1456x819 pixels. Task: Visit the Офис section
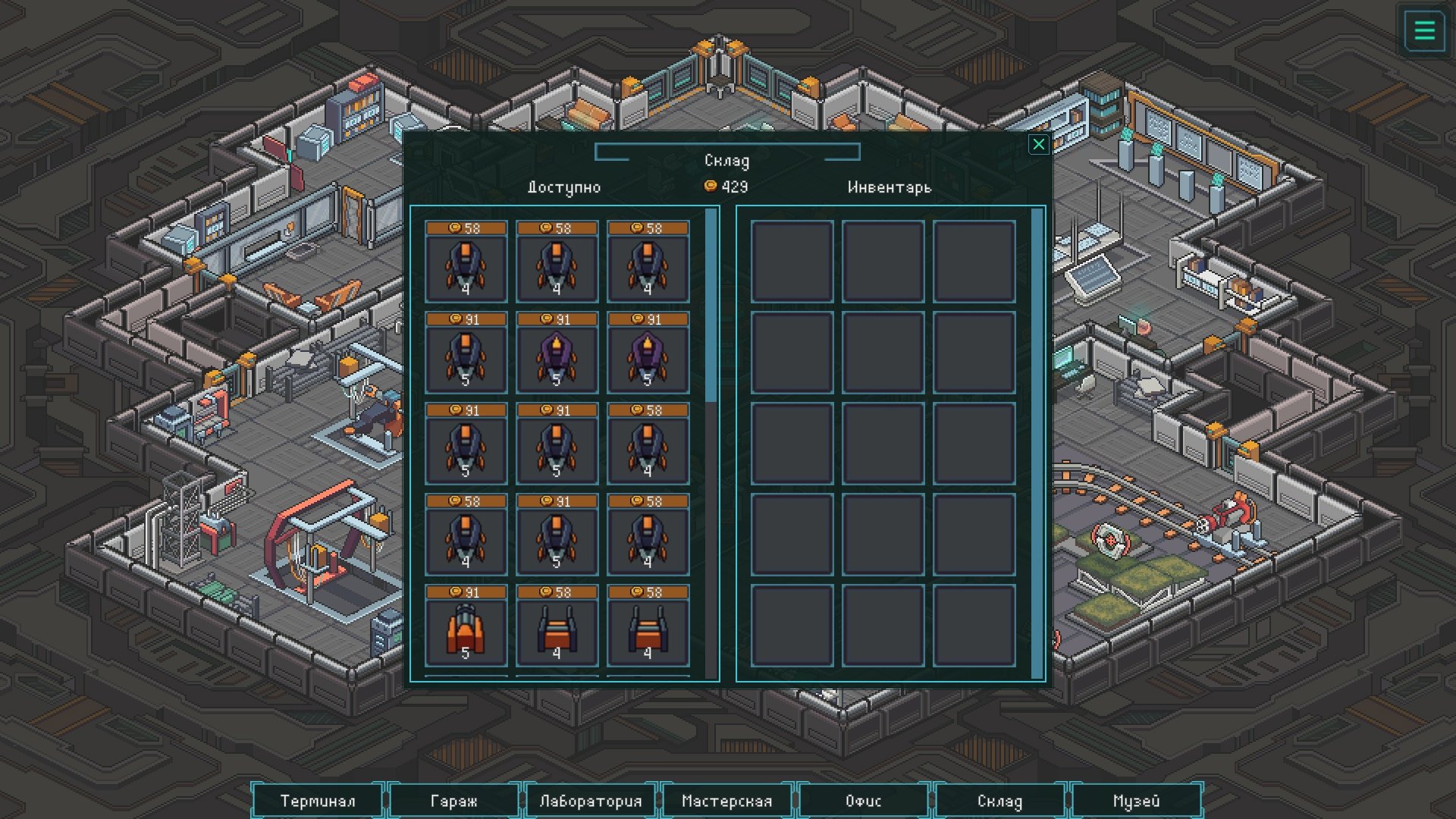863,801
